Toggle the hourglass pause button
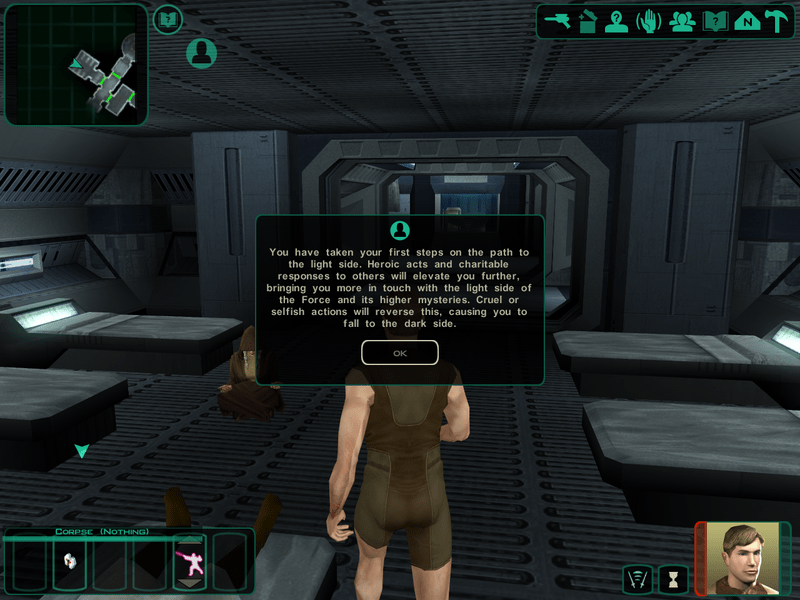The width and height of the screenshot is (800, 600). click(x=672, y=579)
